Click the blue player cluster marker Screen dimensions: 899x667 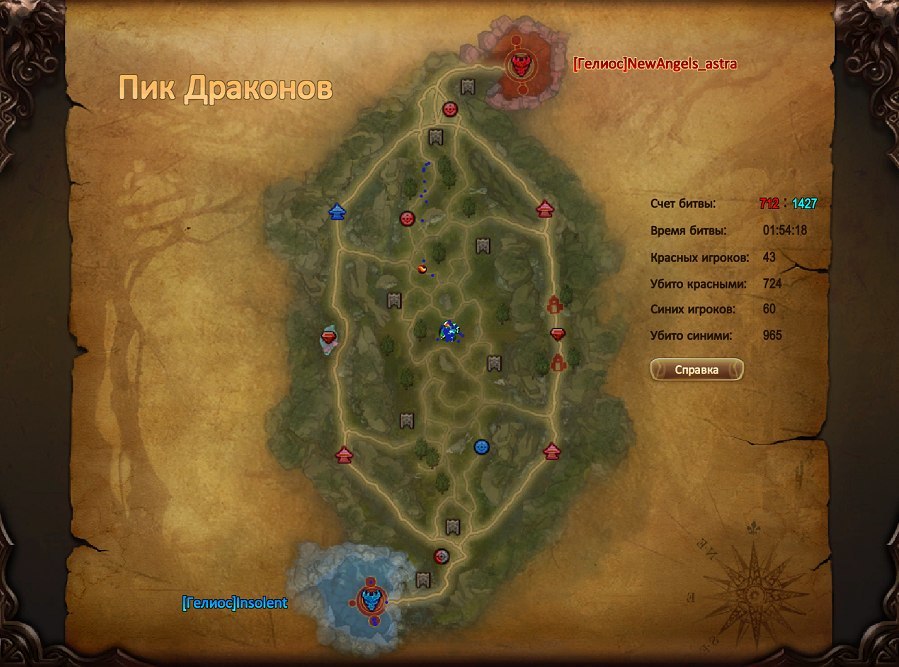pos(450,330)
